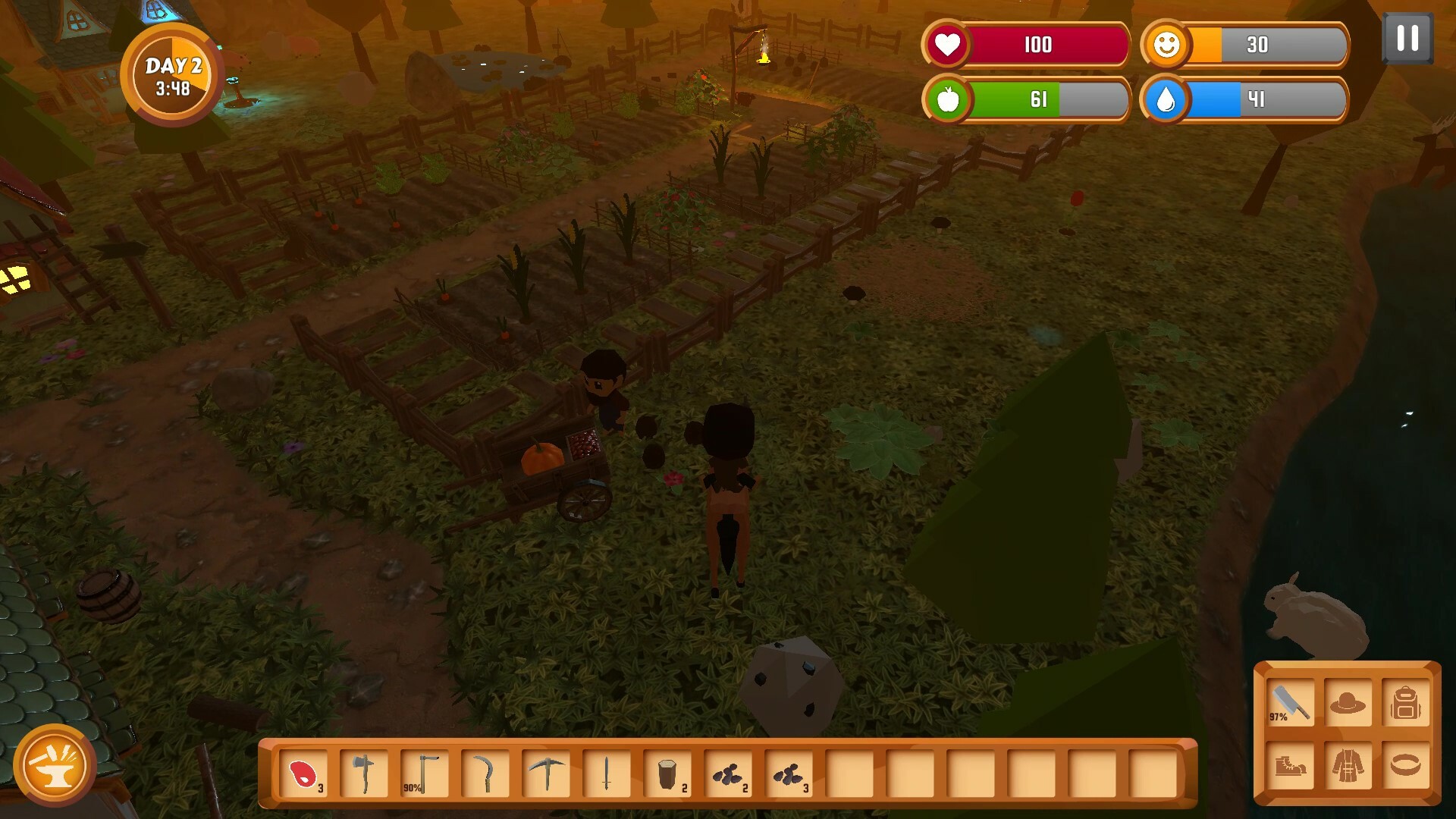Select the wood log stack of 2

tap(668, 773)
